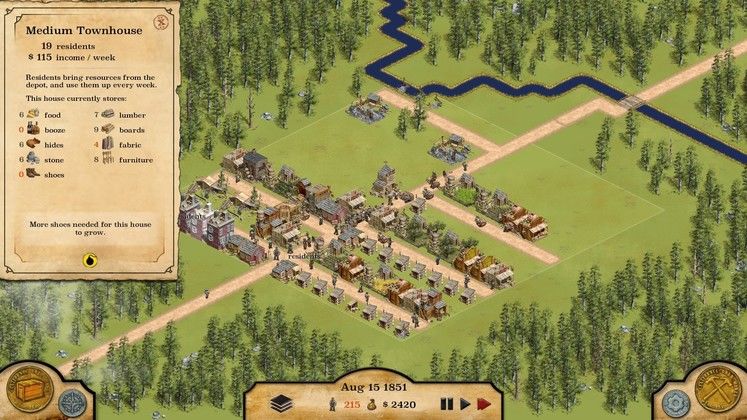Screen dimensions: 747x420
Task: Open the stacked layers overlay button
Action: [x=282, y=402]
